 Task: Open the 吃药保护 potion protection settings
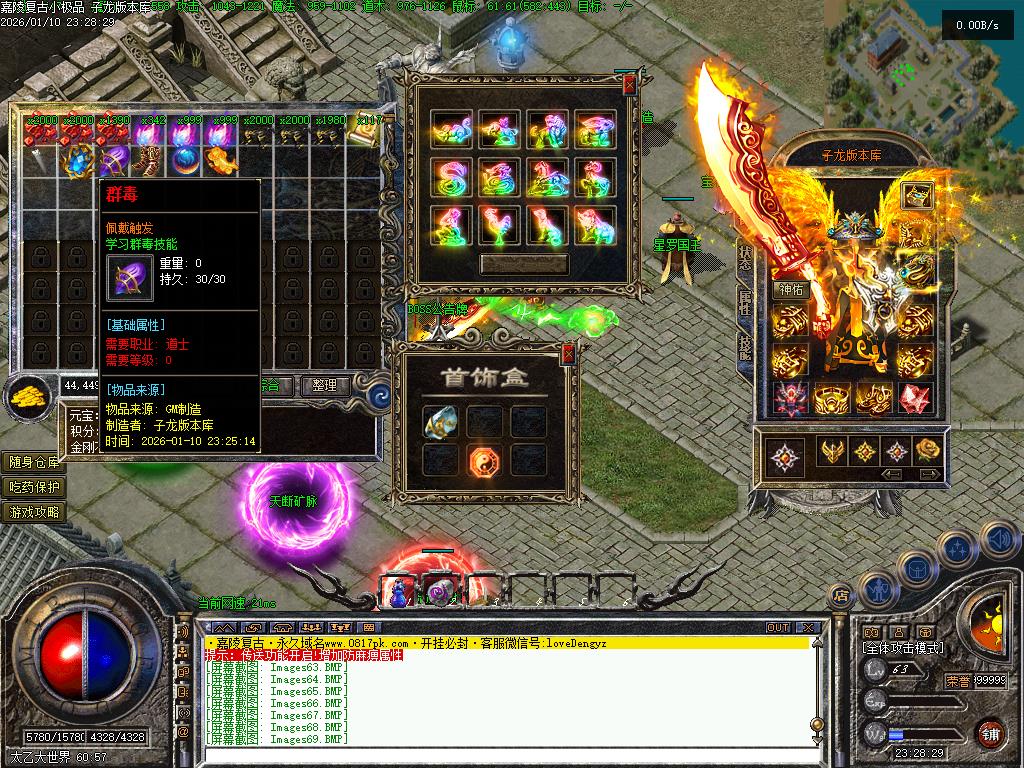click(x=34, y=487)
